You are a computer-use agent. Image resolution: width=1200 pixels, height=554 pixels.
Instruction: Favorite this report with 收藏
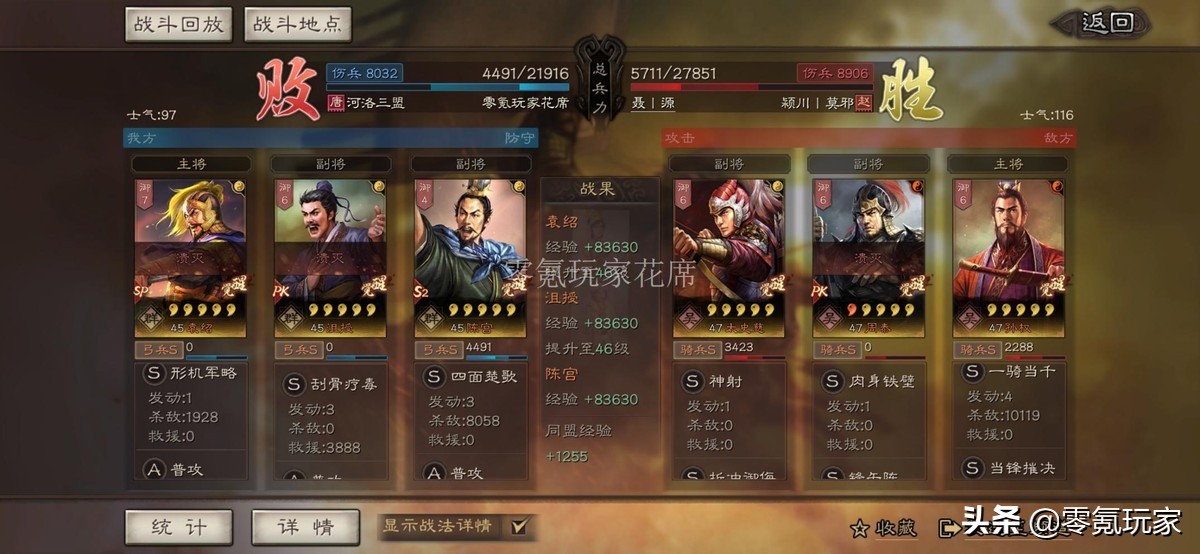pyautogui.click(x=876, y=528)
